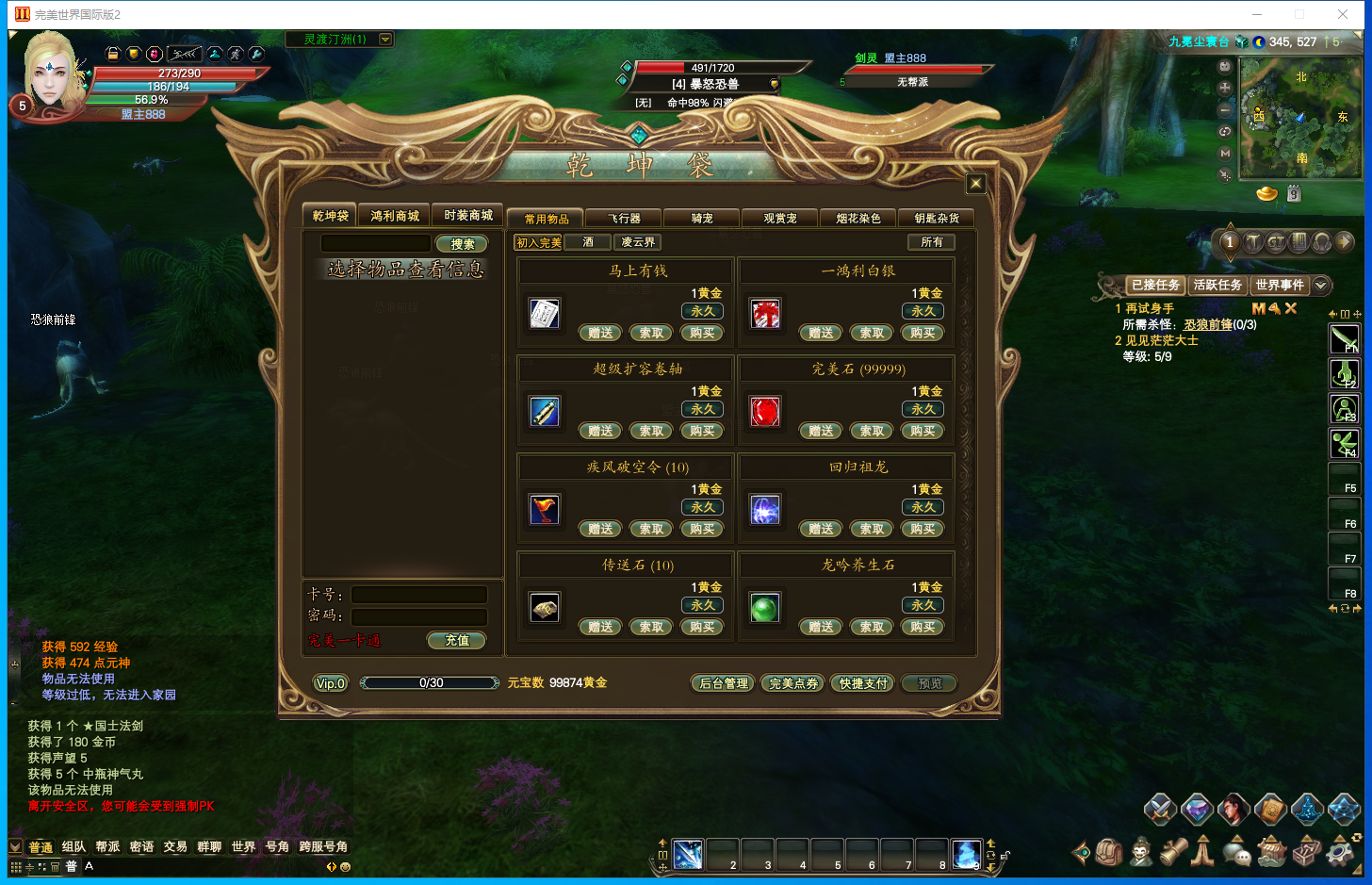Buy the 马上有钱 item
The height and width of the screenshot is (885, 1372).
[x=702, y=333]
